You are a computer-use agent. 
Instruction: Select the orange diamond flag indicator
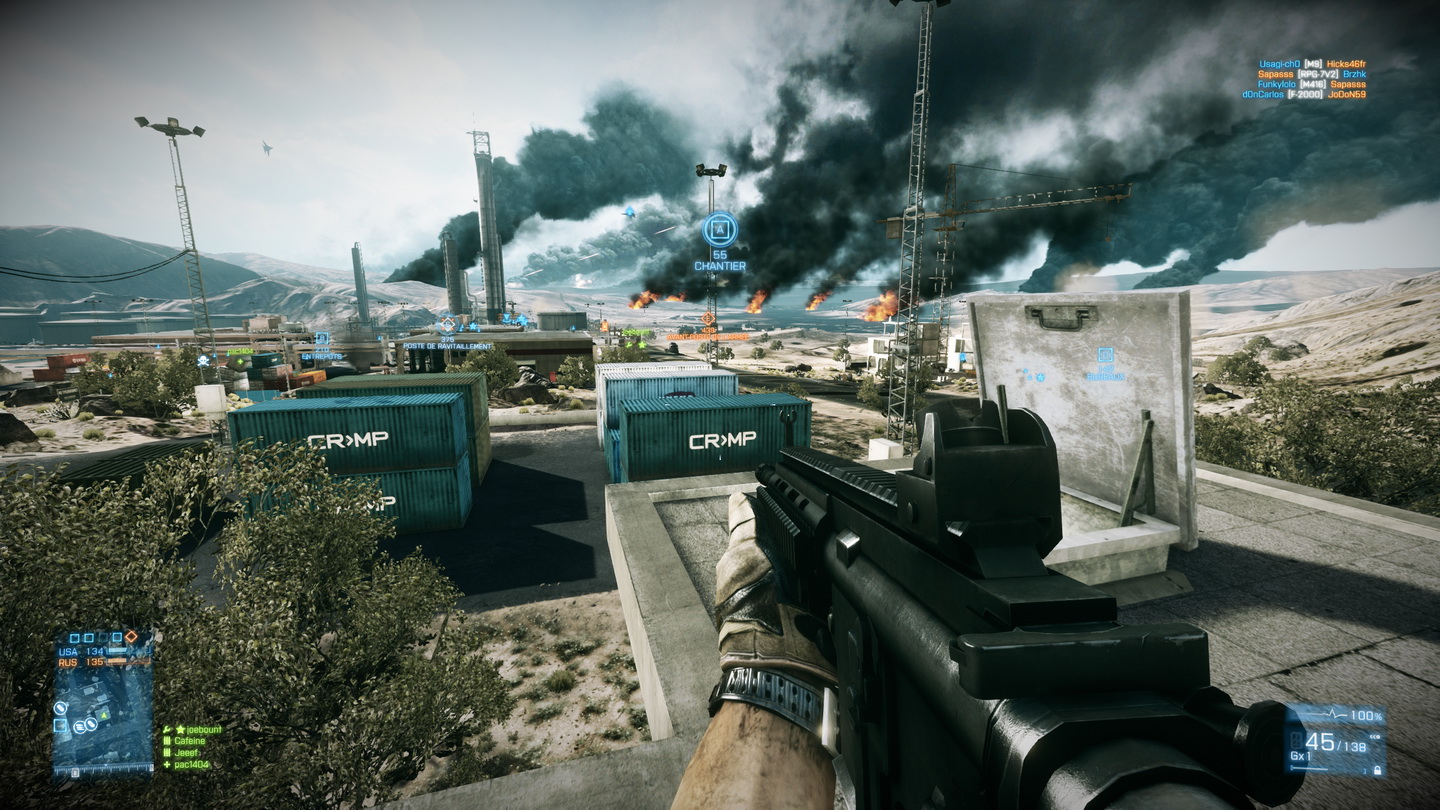point(130,636)
